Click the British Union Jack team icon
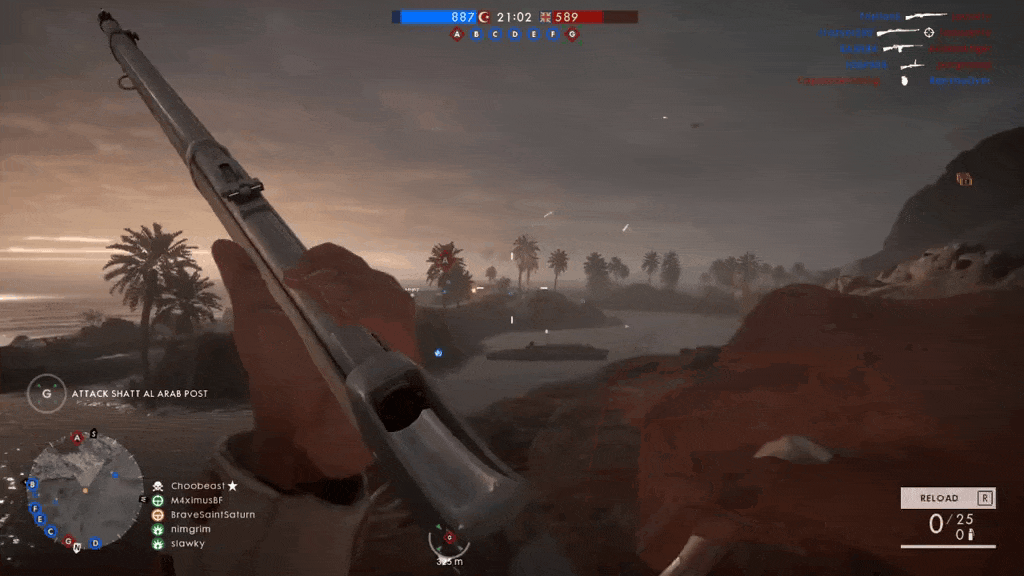The width and height of the screenshot is (1024, 576). 546,17
